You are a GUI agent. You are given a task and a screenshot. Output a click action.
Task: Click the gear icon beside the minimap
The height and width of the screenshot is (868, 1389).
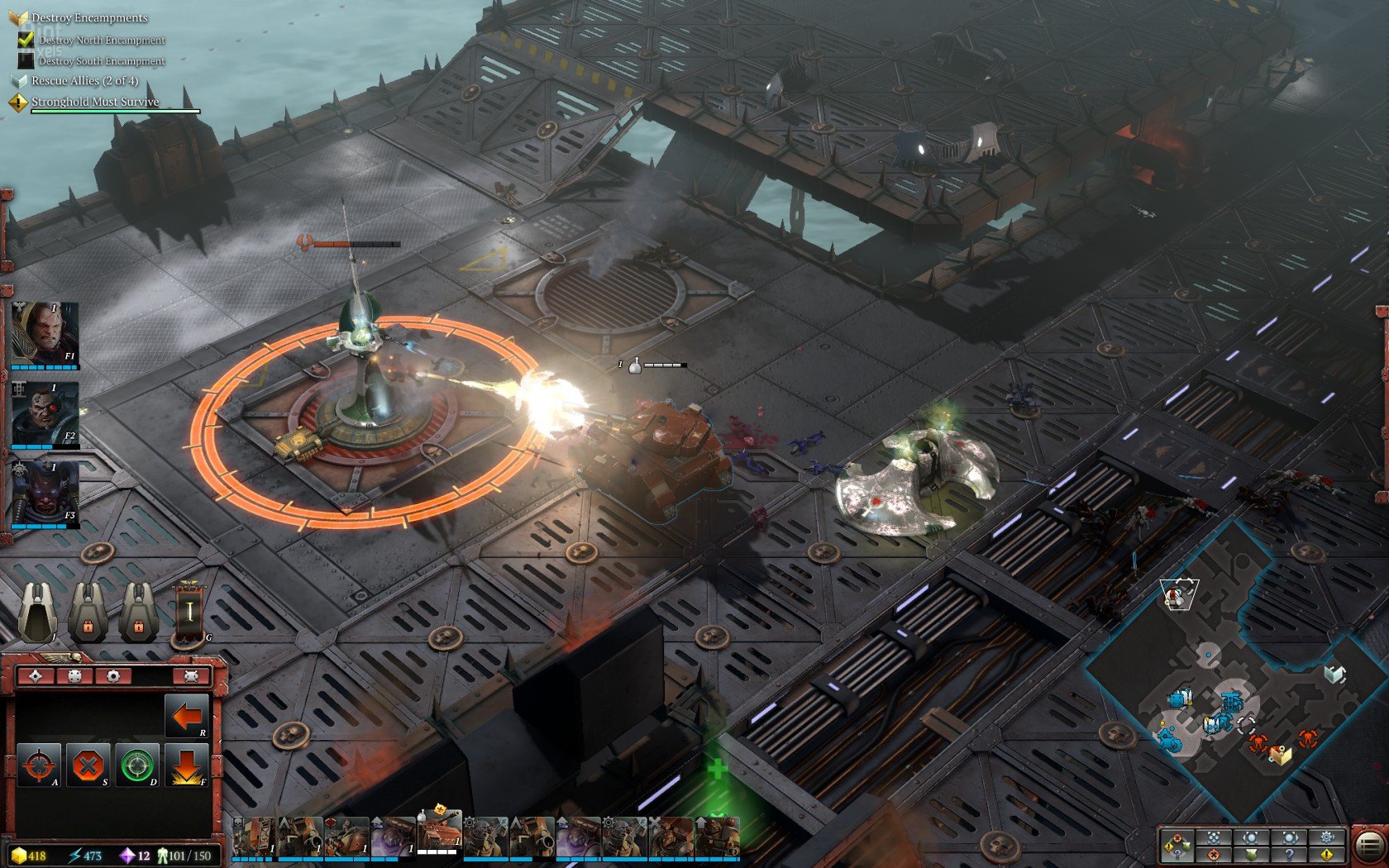point(1327,837)
